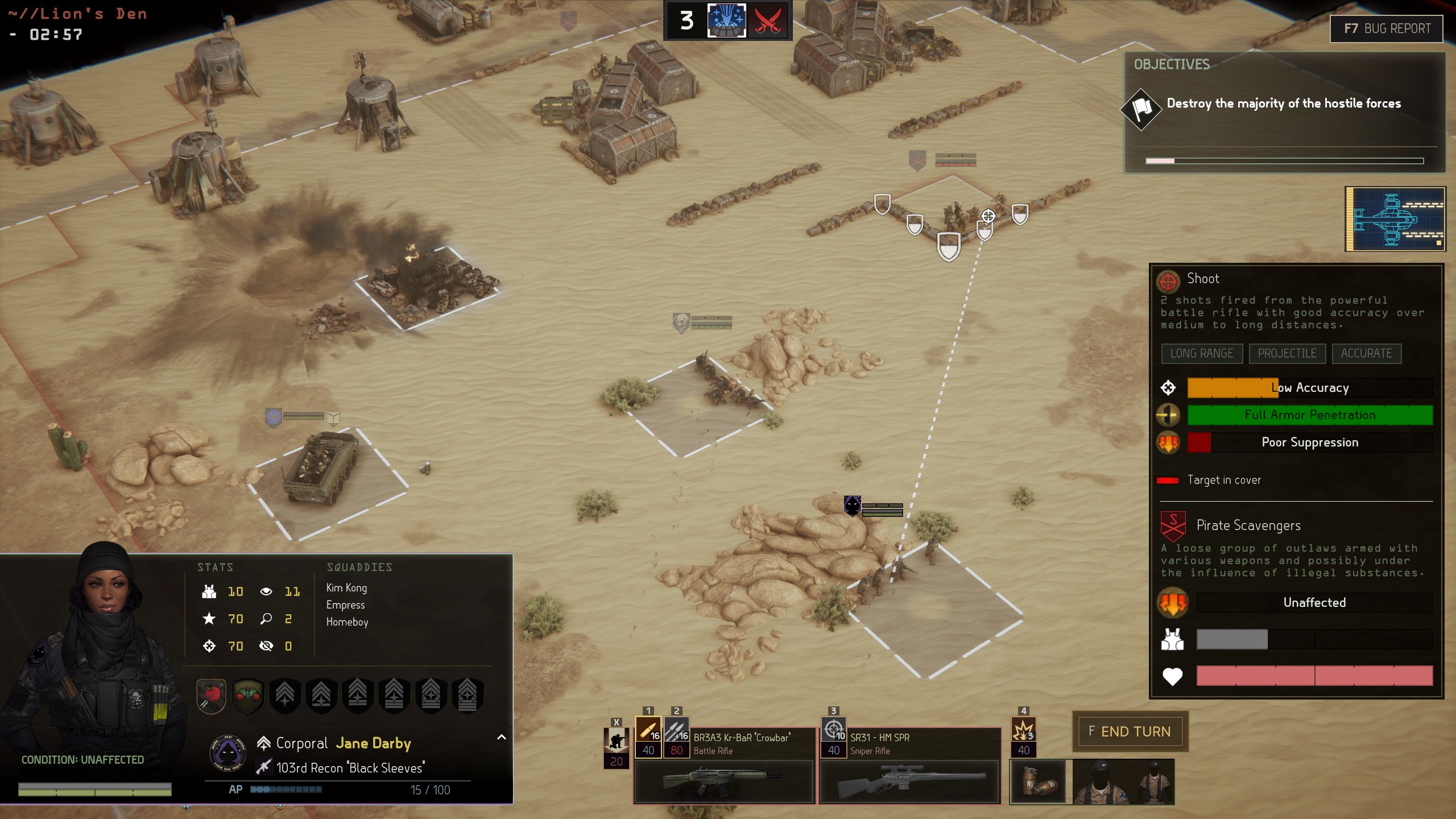Click the apple-and-arrow perk badge

(x=212, y=695)
